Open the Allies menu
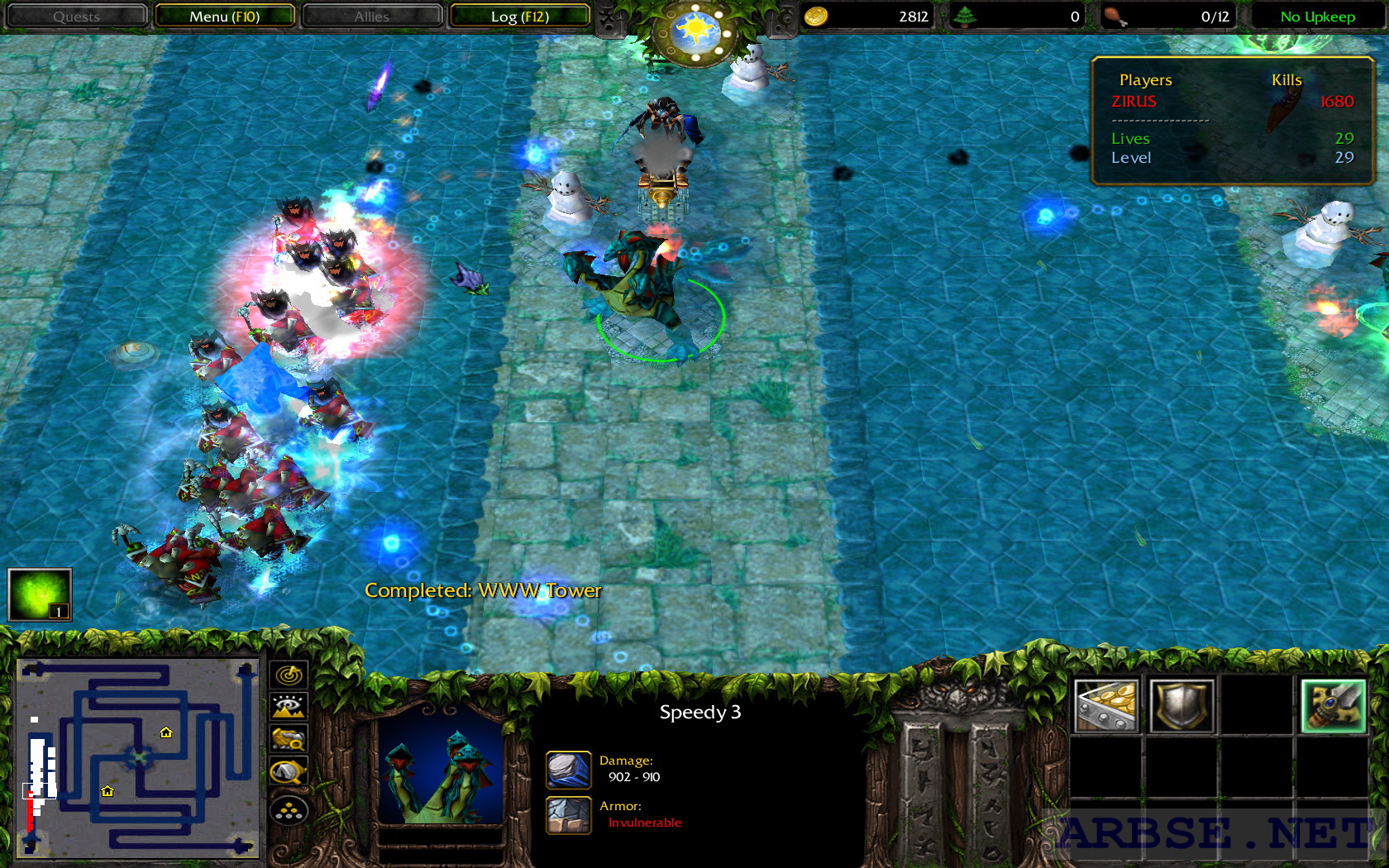The height and width of the screenshot is (868, 1389). (x=371, y=16)
